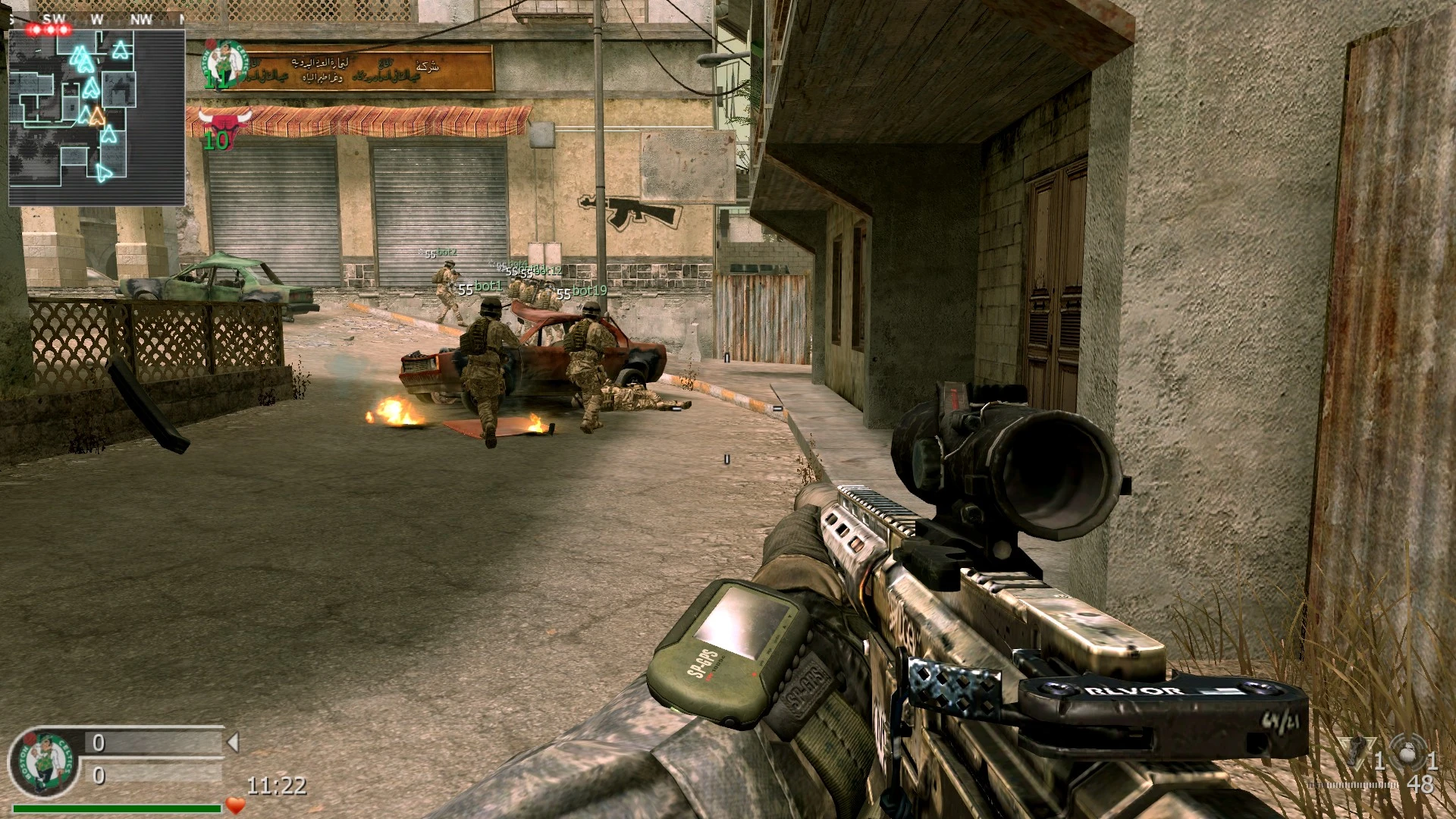Viewport: 1456px width, 819px height.
Task: Click the 55bot1 player nametag
Action: point(479,288)
